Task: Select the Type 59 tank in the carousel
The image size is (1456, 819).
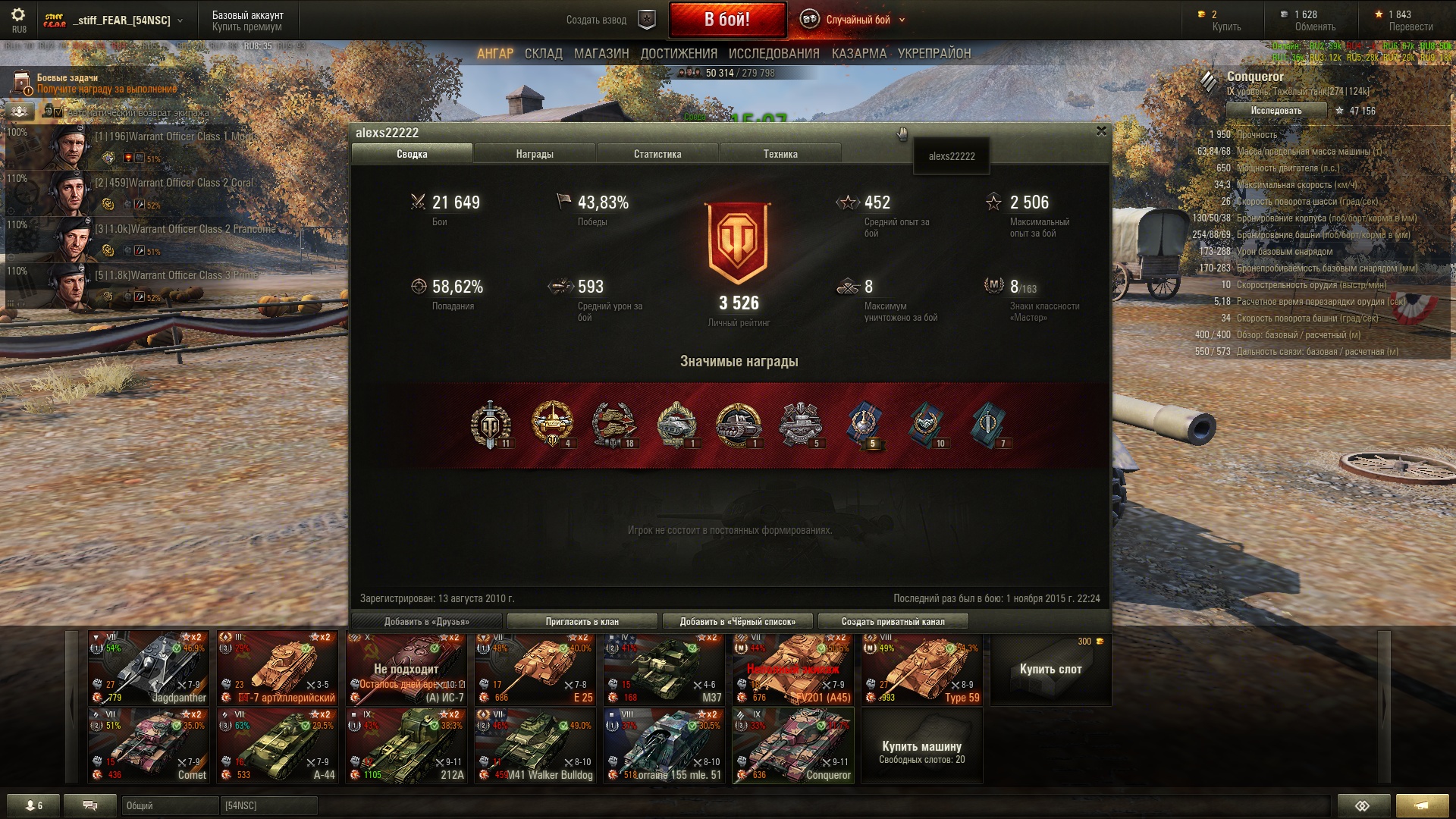Action: click(922, 669)
